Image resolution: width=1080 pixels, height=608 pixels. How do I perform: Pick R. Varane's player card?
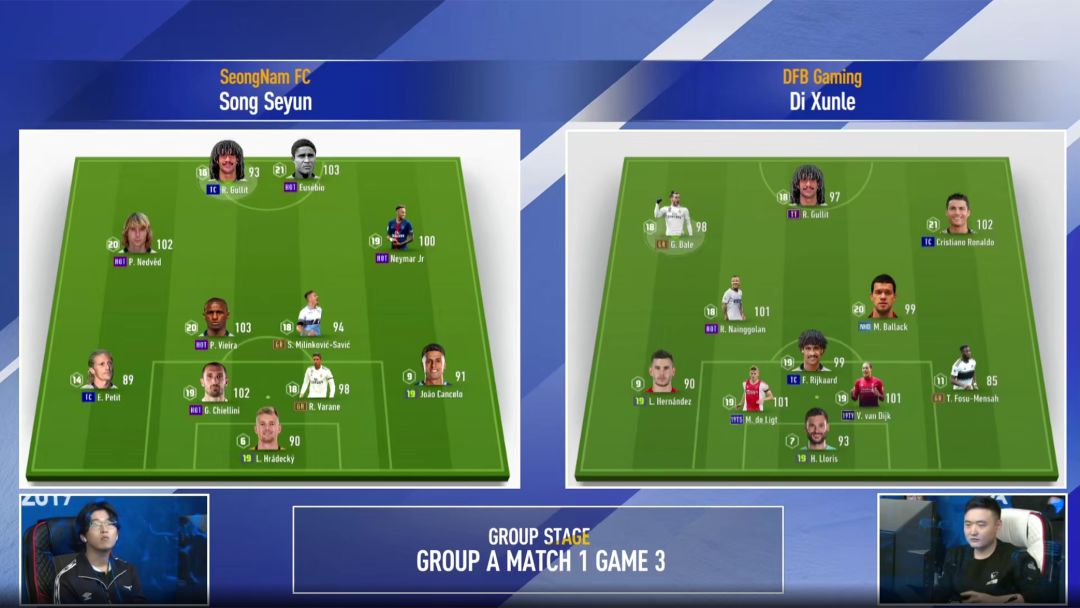[317, 380]
